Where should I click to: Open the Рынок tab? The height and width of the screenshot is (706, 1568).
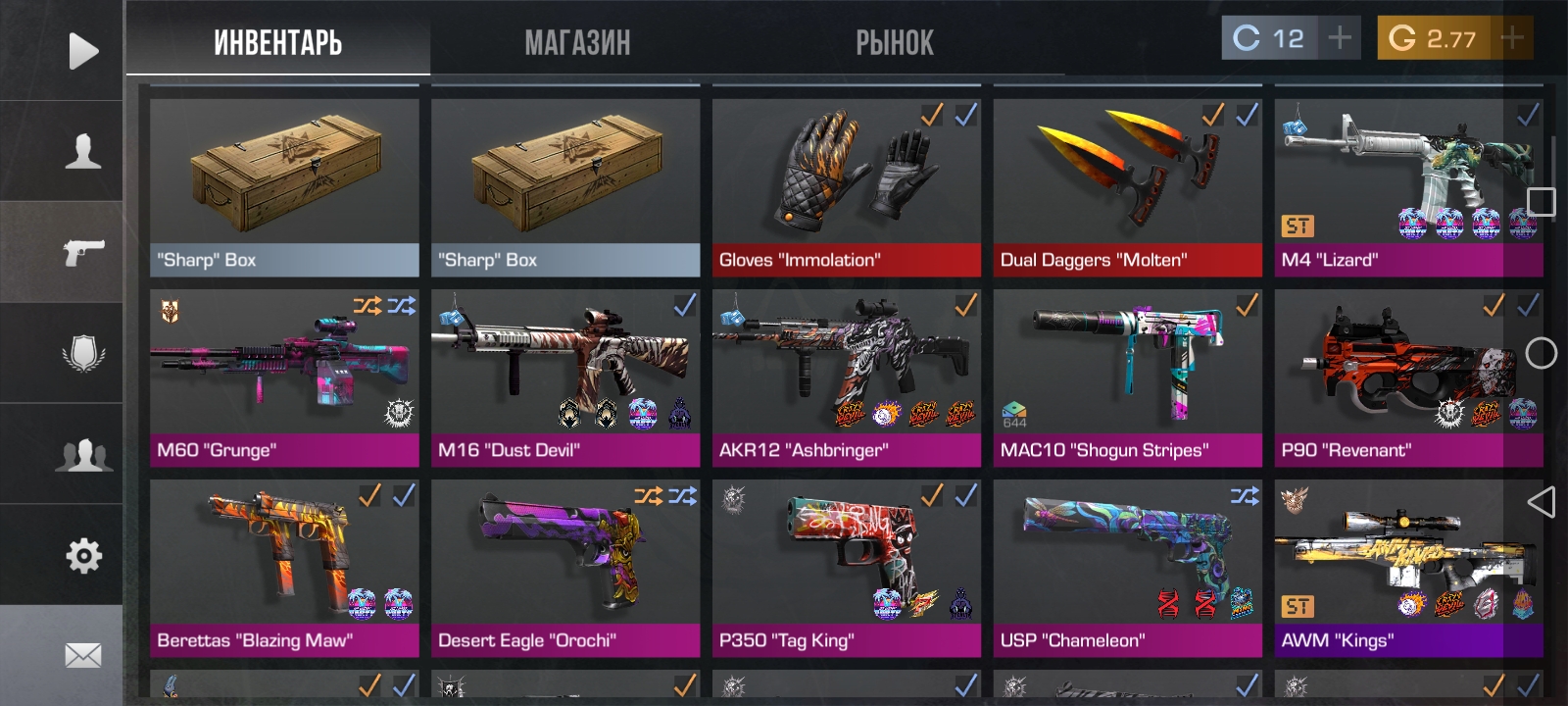(894, 43)
